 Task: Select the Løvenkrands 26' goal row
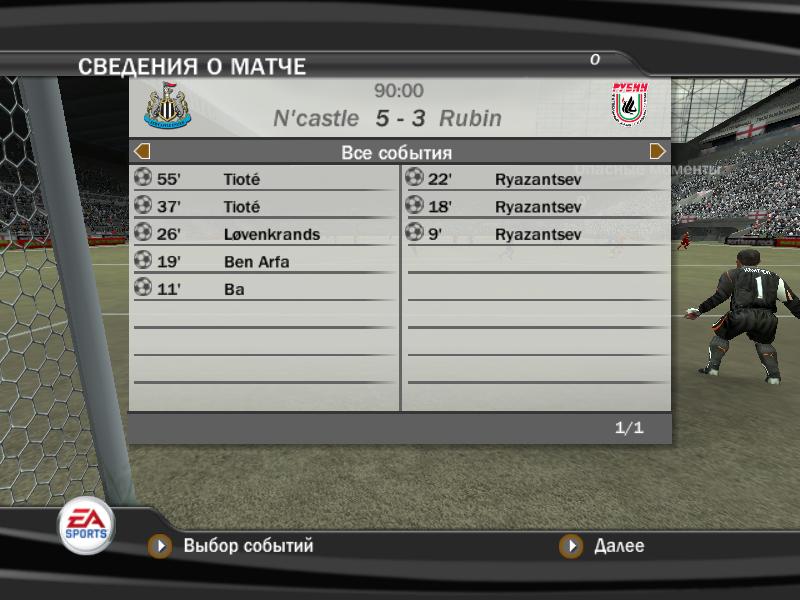[x=264, y=234]
